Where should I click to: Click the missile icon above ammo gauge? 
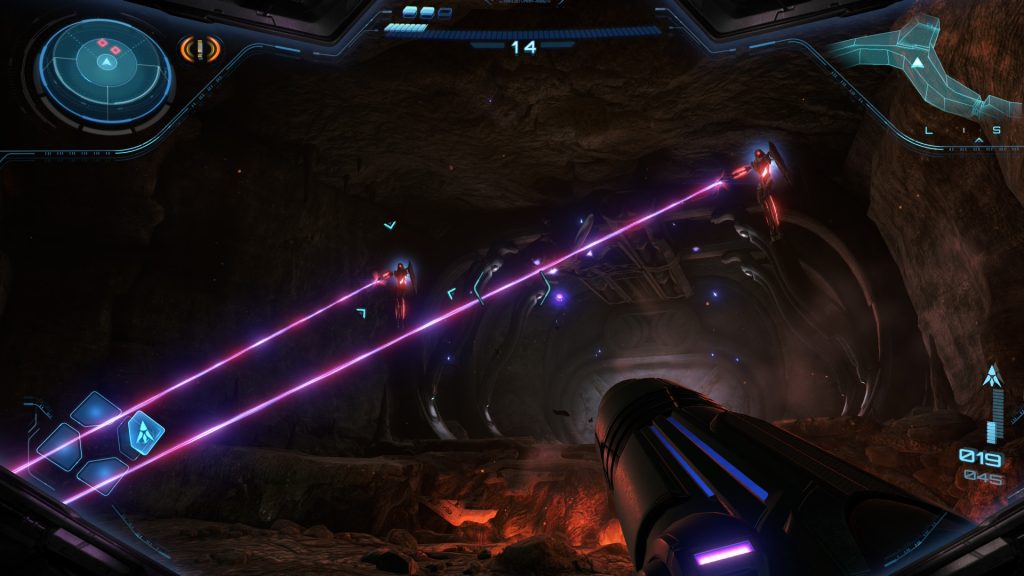[x=992, y=376]
